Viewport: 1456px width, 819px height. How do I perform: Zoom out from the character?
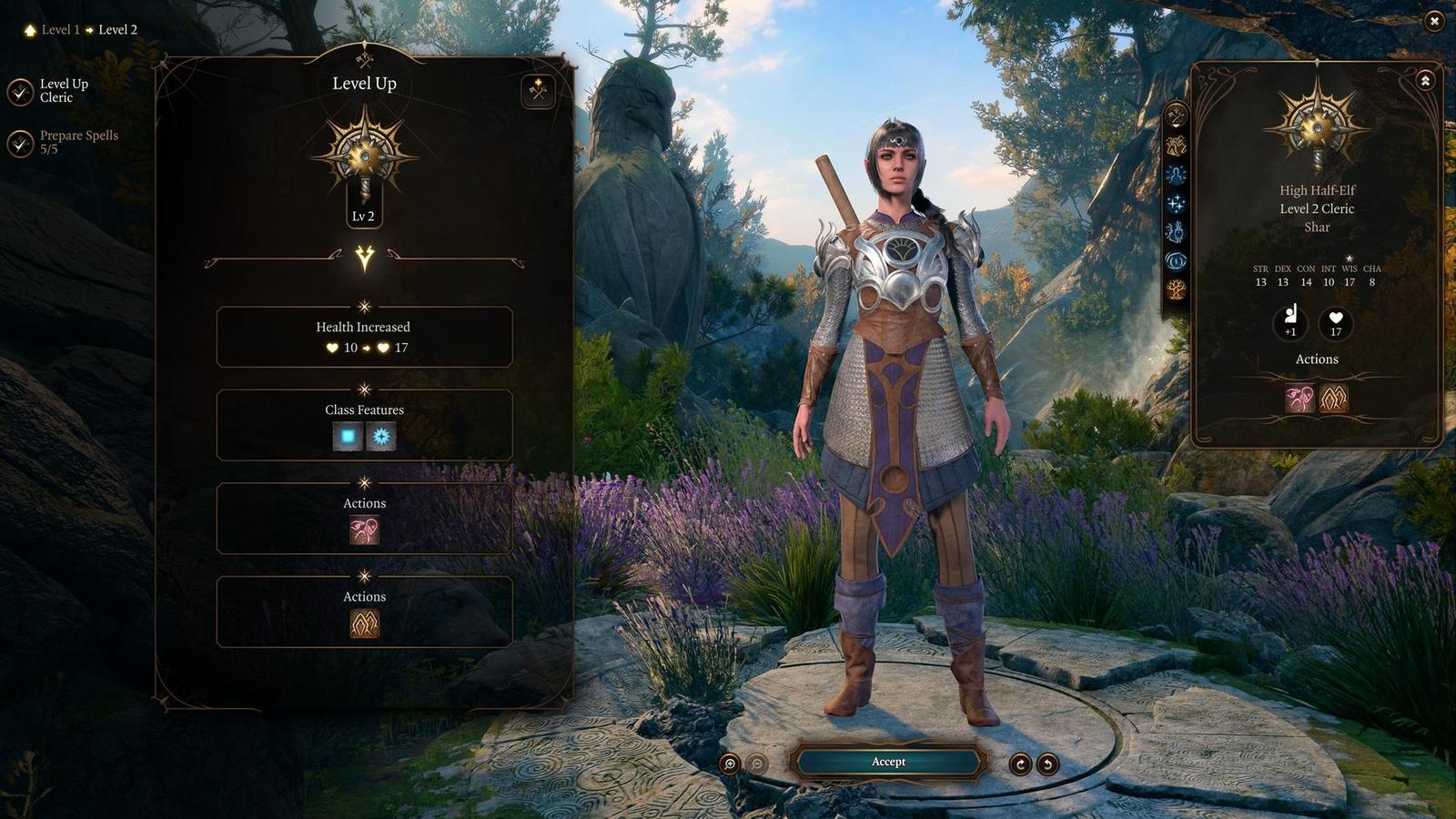[x=756, y=764]
